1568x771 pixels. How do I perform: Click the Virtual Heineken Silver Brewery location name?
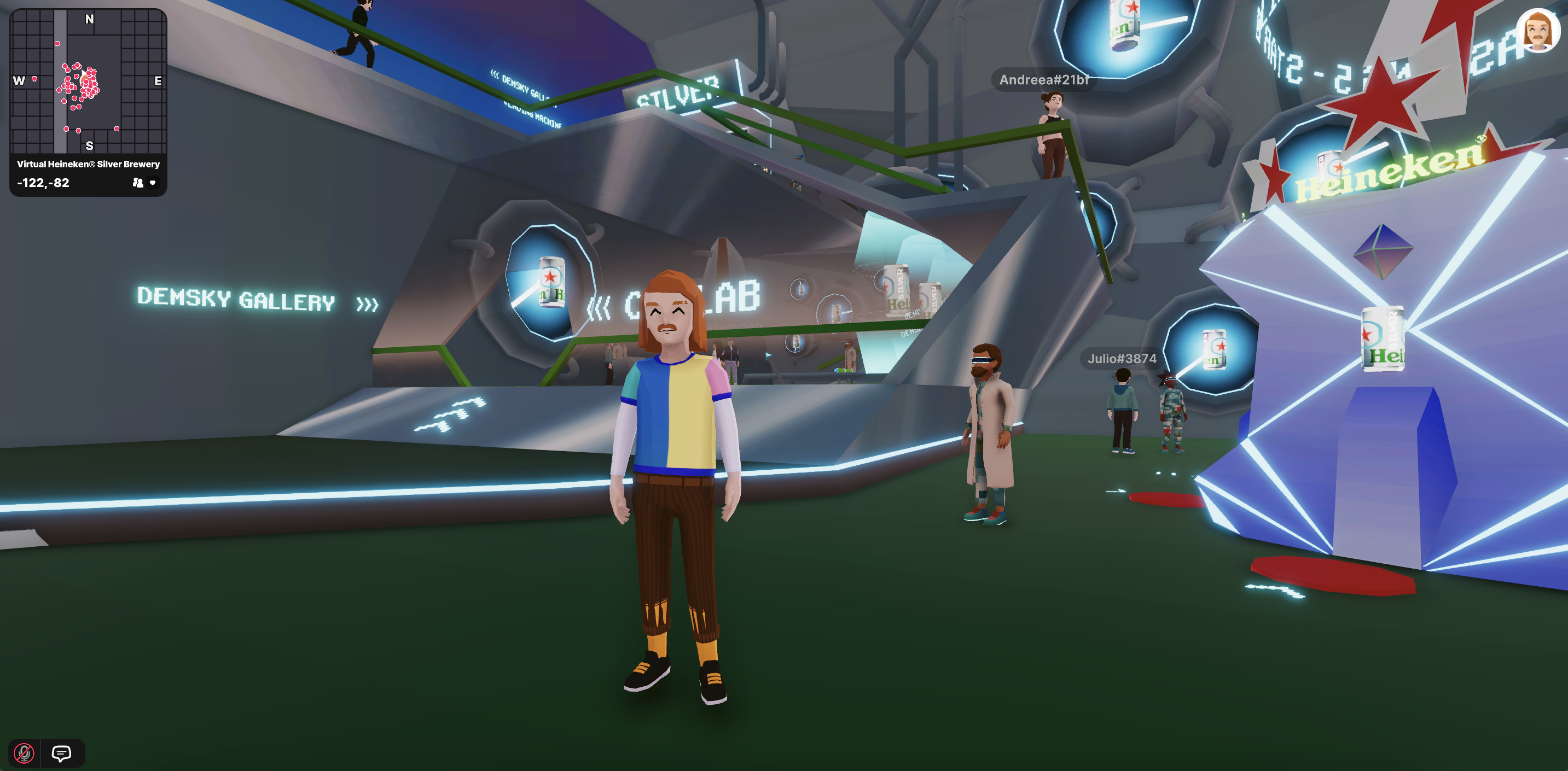pos(88,164)
